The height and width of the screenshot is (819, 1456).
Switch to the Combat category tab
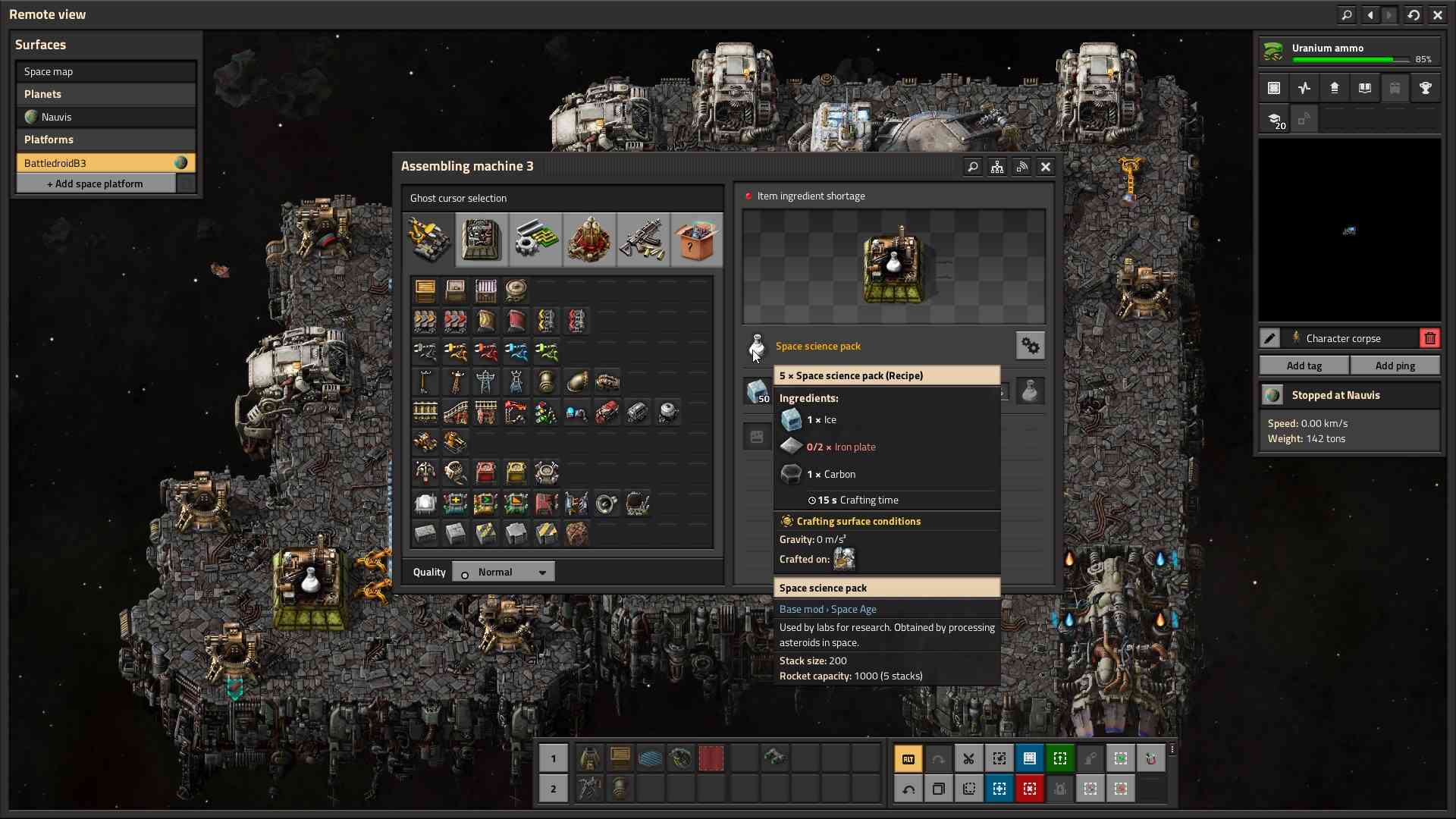click(x=642, y=240)
